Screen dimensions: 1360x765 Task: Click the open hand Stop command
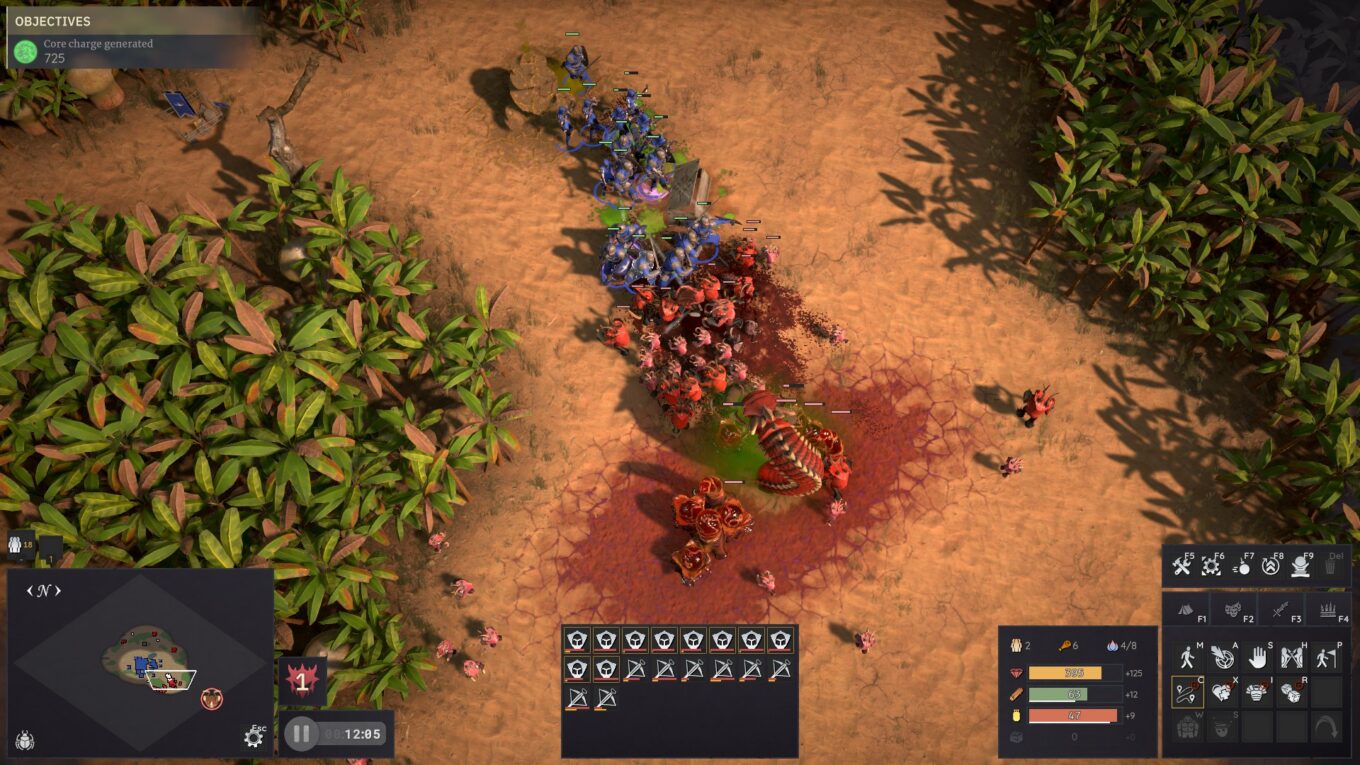(1257, 657)
